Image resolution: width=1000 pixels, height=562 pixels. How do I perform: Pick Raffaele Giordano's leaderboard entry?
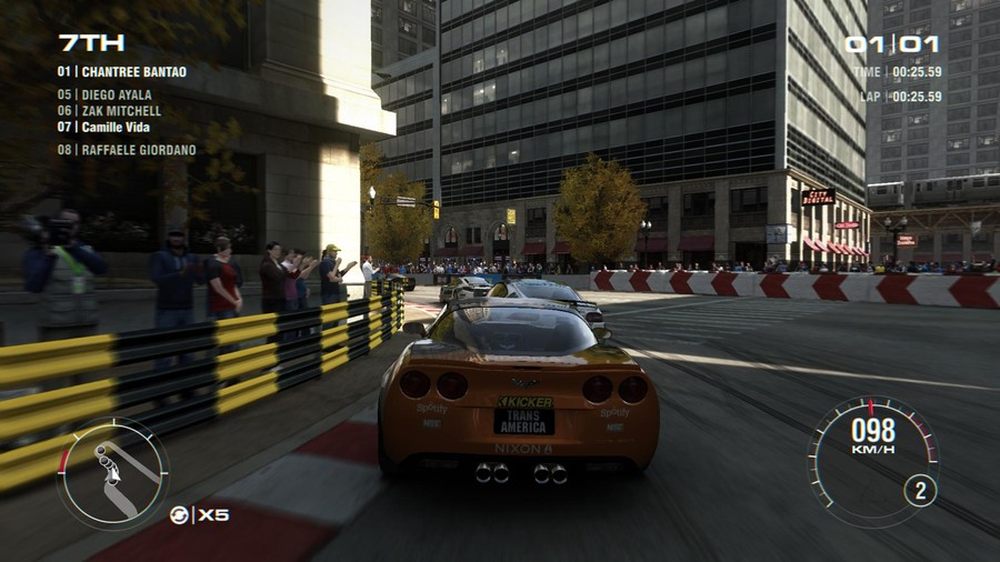click(x=126, y=150)
